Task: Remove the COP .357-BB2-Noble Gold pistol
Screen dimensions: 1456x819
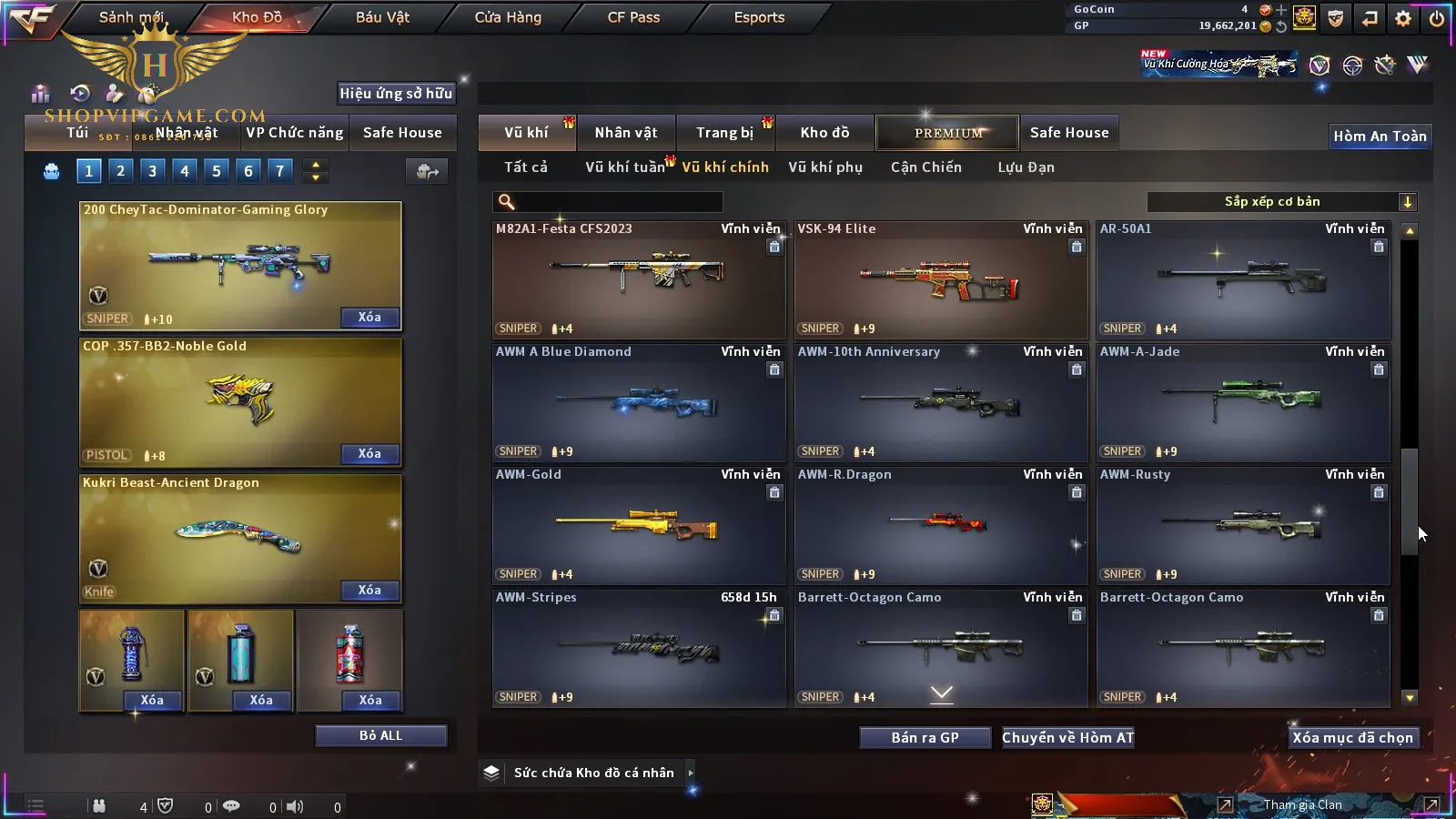Action: point(369,454)
